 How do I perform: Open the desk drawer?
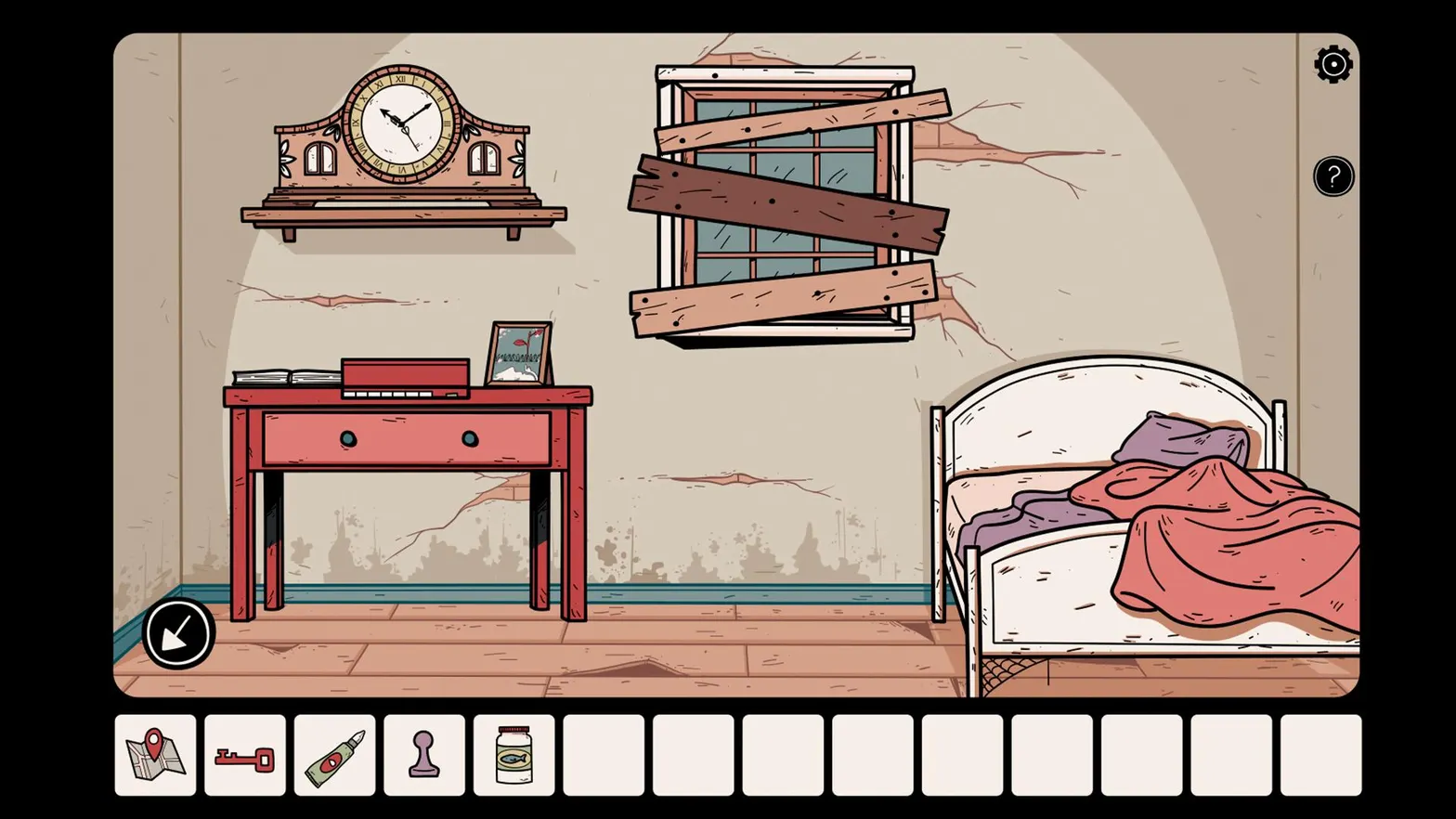(409, 436)
